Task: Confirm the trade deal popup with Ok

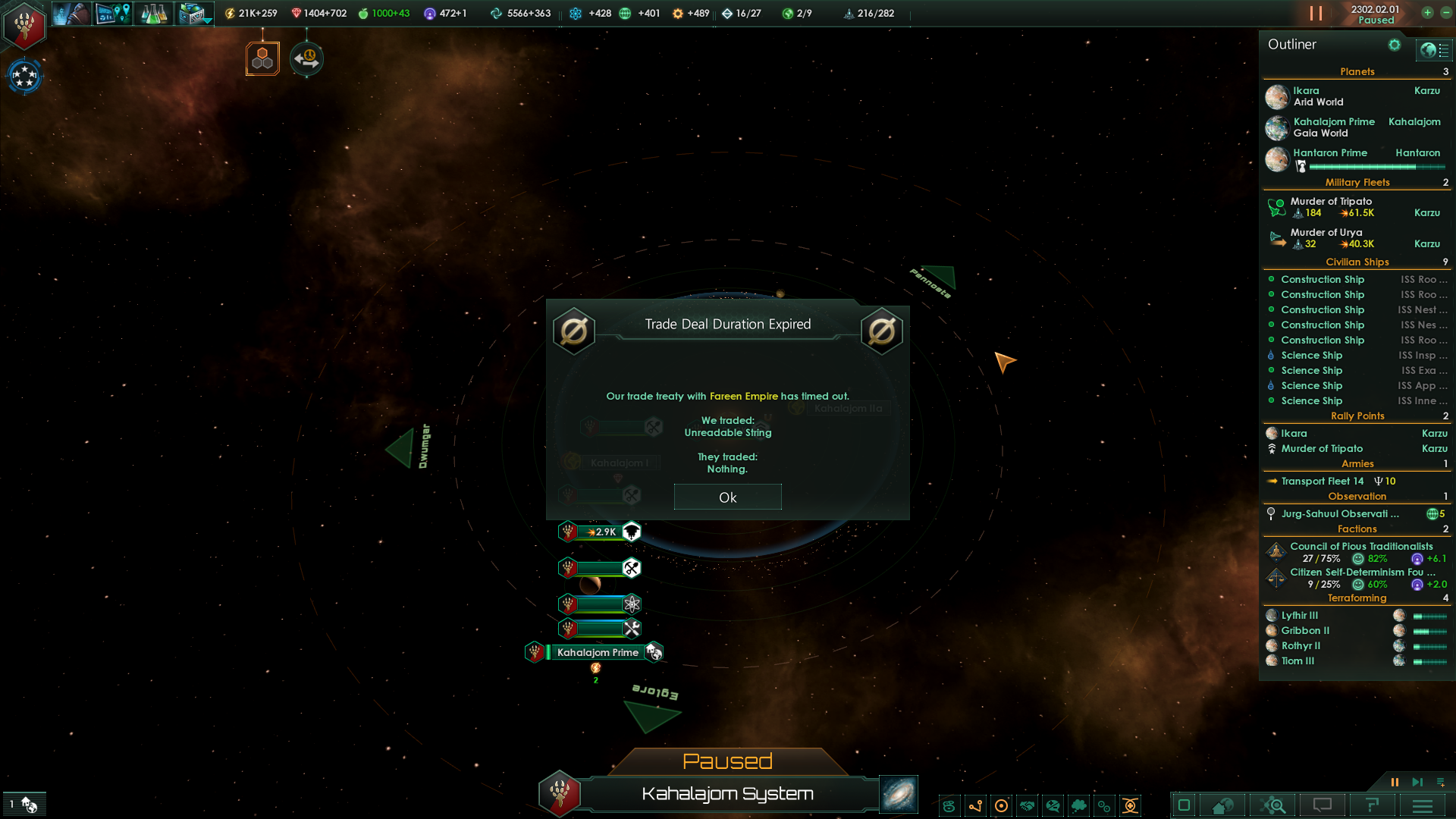Action: click(727, 497)
